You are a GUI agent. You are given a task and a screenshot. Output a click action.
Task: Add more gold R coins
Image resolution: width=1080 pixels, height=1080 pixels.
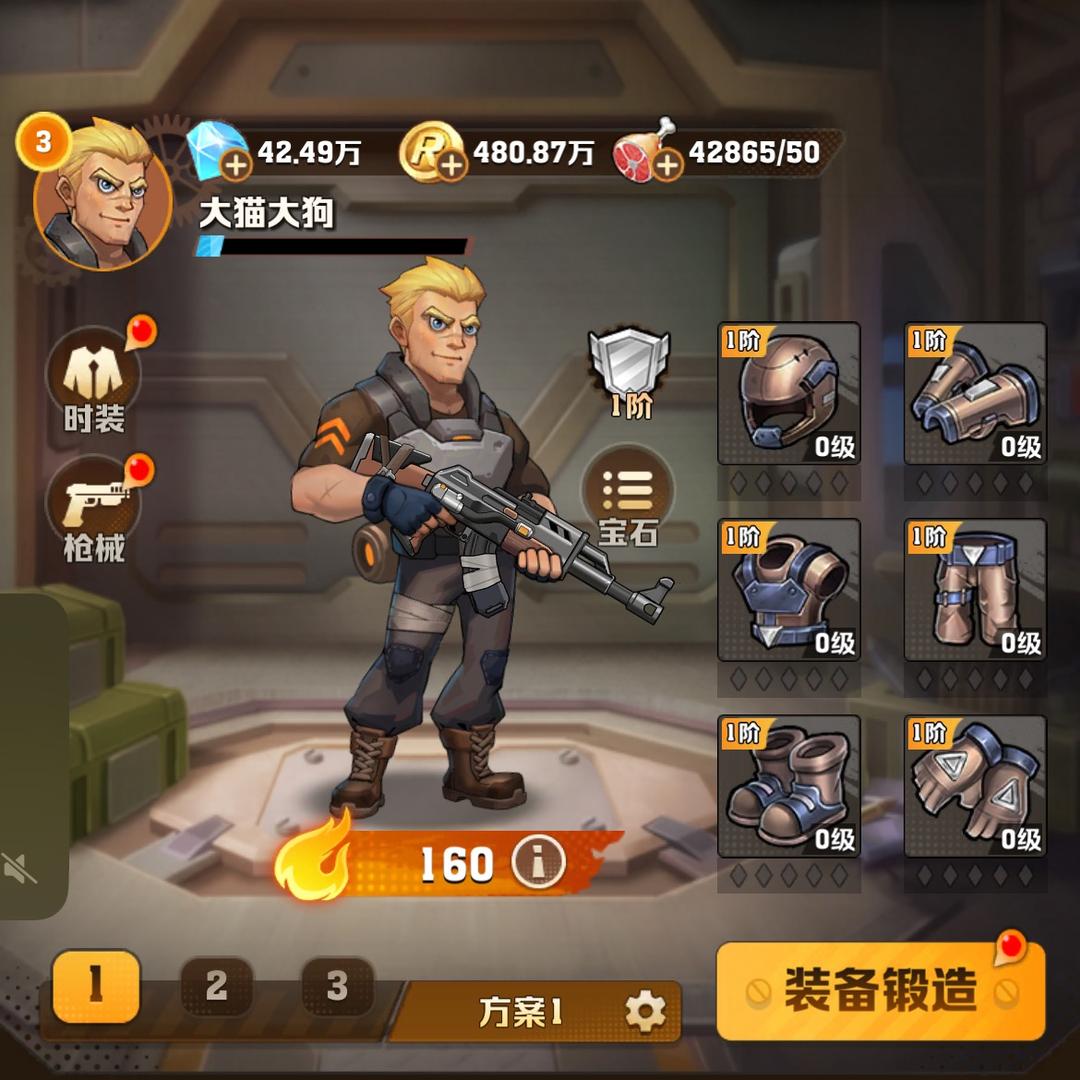click(452, 164)
